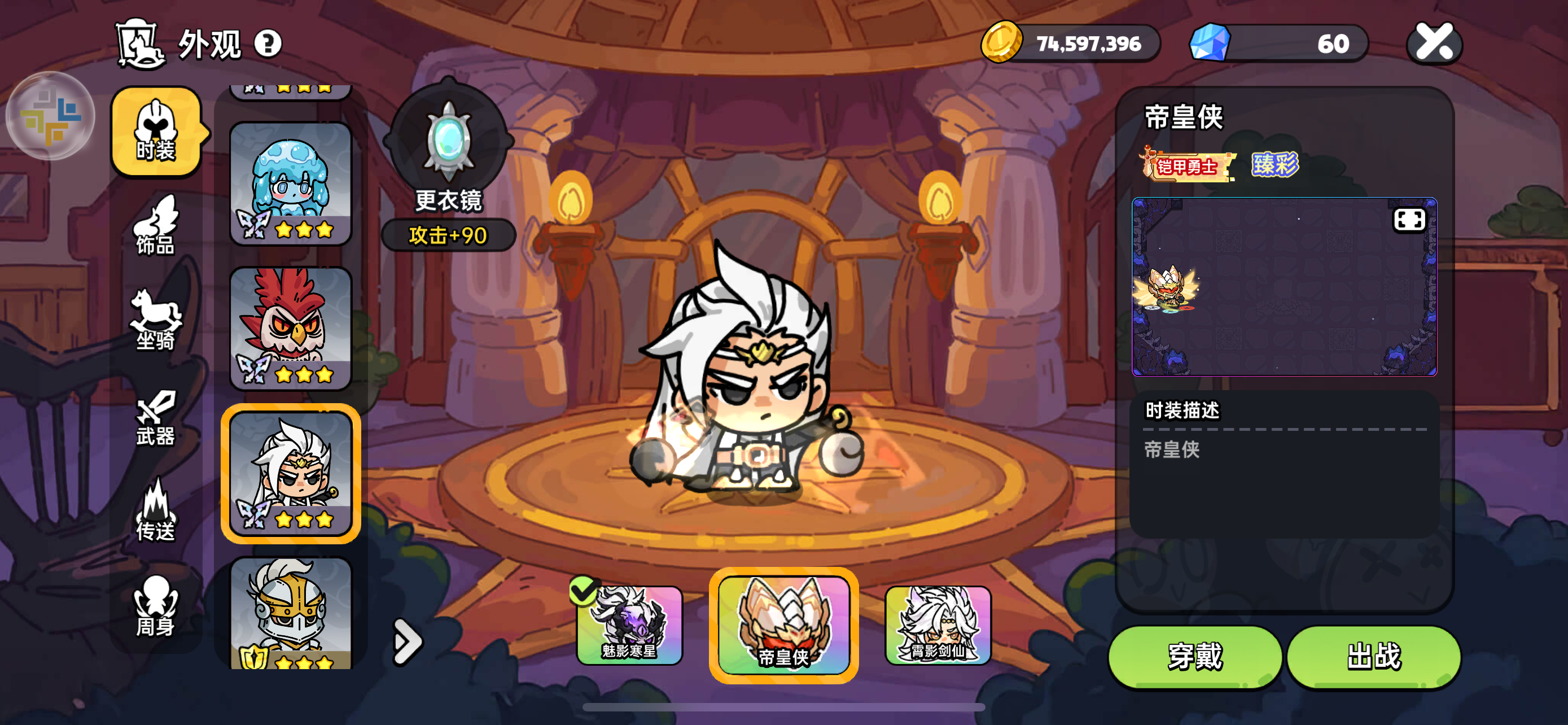Choose the 霄影剑仙 skin variant

click(x=938, y=625)
